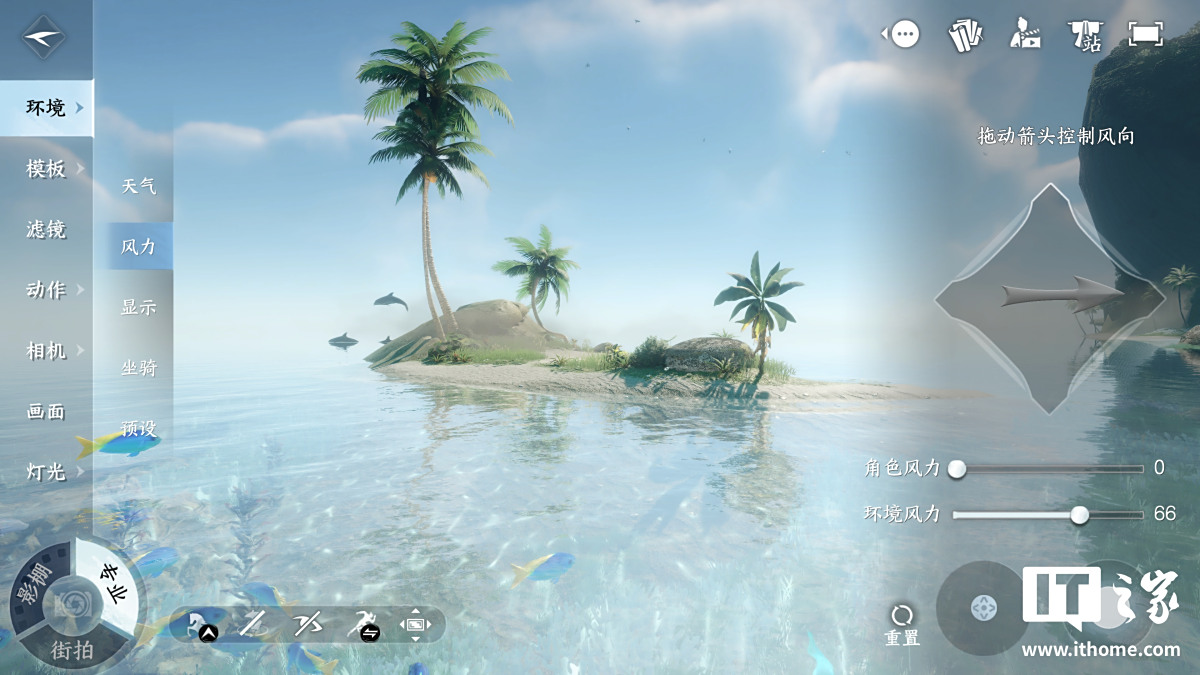
Task: Select the 灯光 (Lighting) menu entry
Action: click(46, 471)
